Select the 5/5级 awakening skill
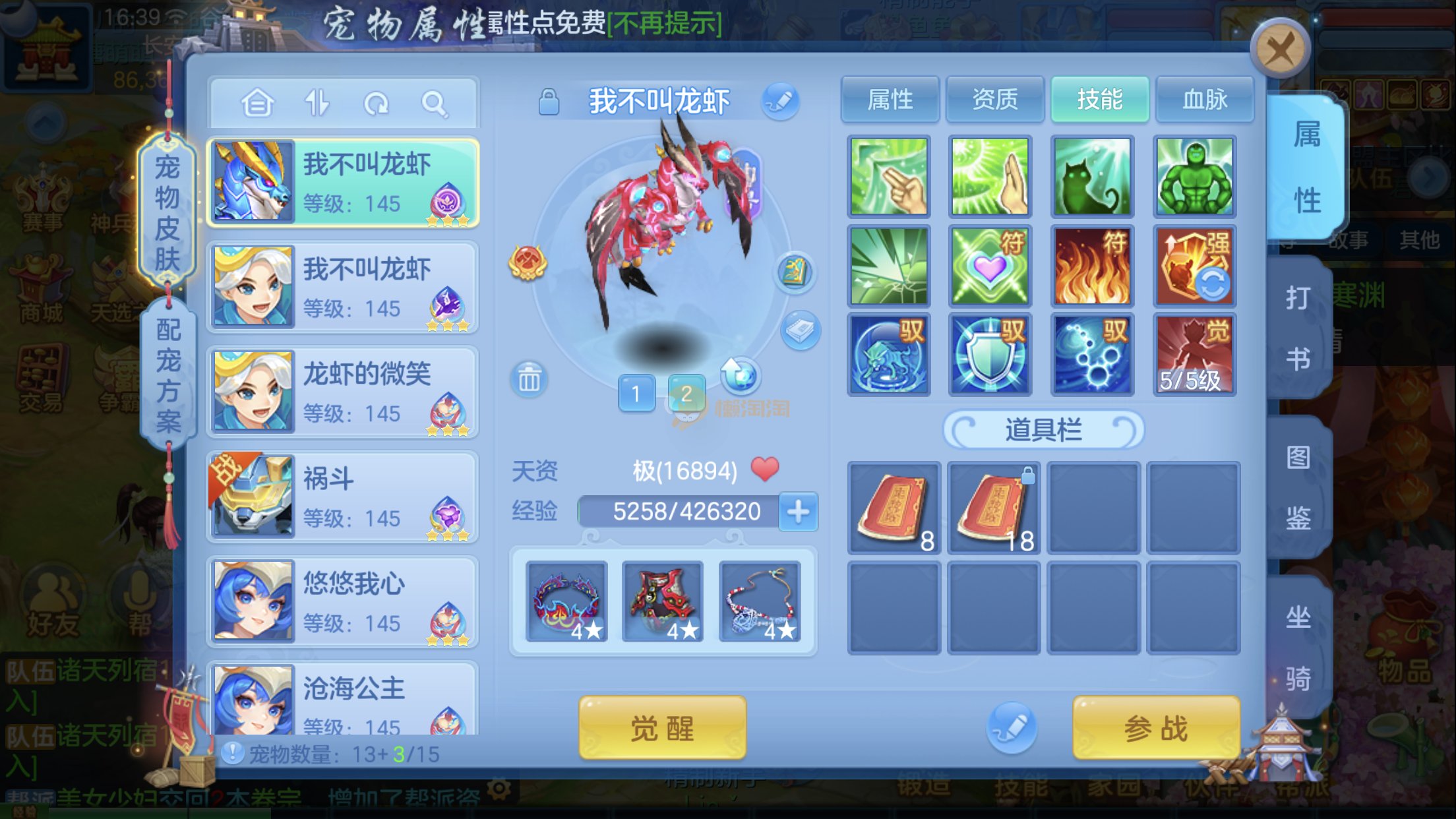 (1194, 355)
